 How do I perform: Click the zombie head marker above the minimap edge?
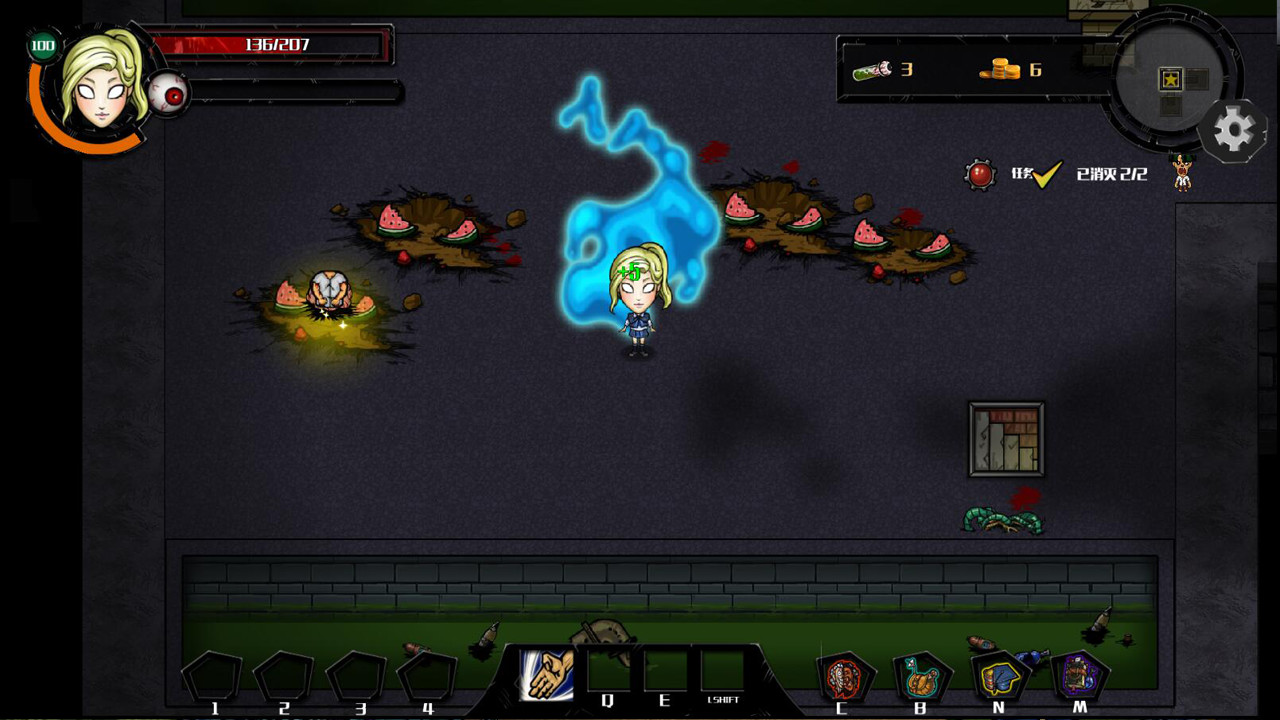pyautogui.click(x=1181, y=170)
